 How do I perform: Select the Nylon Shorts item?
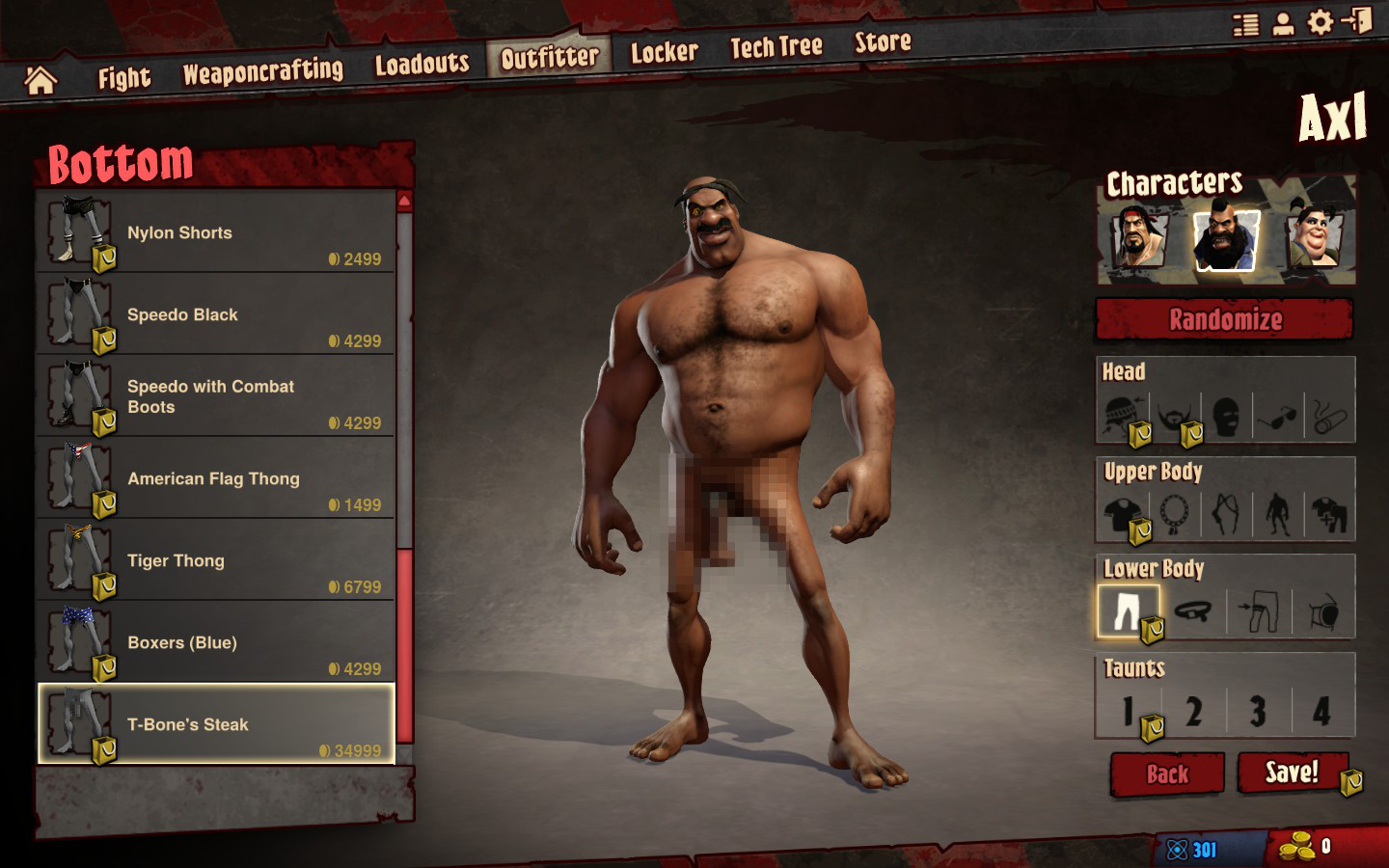tap(216, 232)
